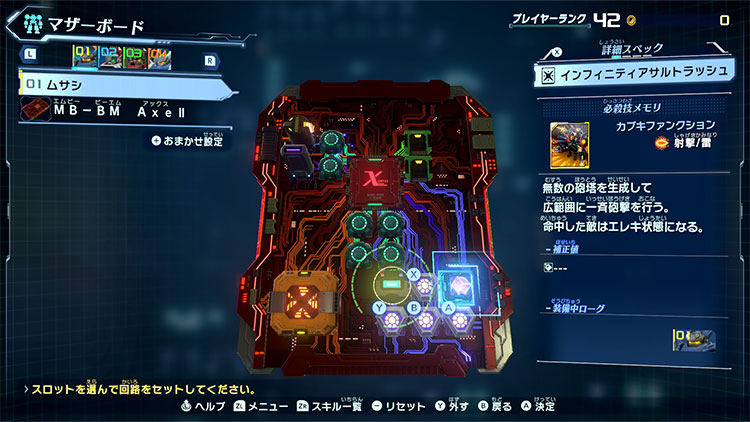Viewport: 750px width, 422px height.
Task: Switch to robot tab 02
Action: click(x=109, y=59)
